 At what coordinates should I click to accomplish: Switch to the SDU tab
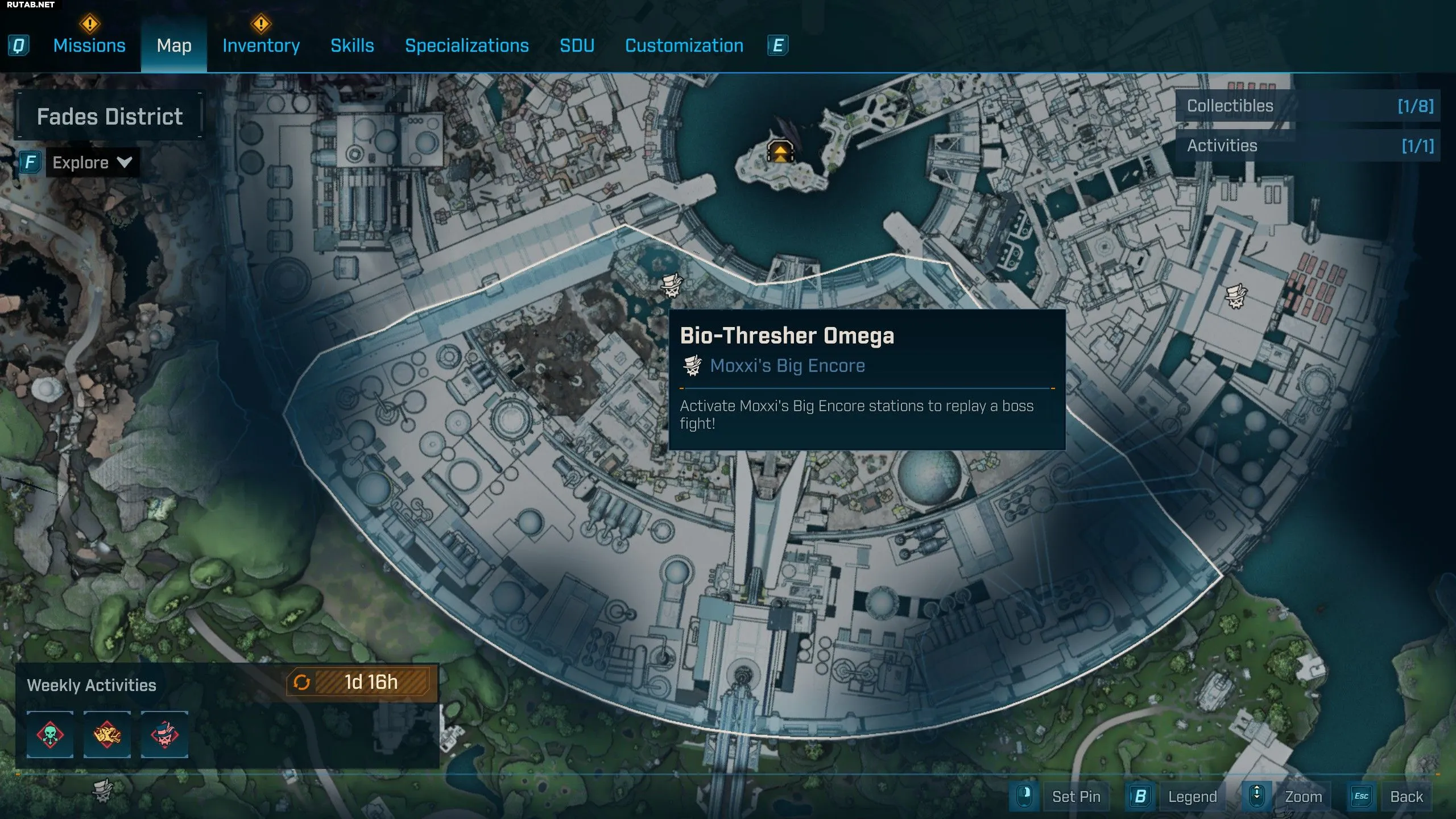click(577, 45)
